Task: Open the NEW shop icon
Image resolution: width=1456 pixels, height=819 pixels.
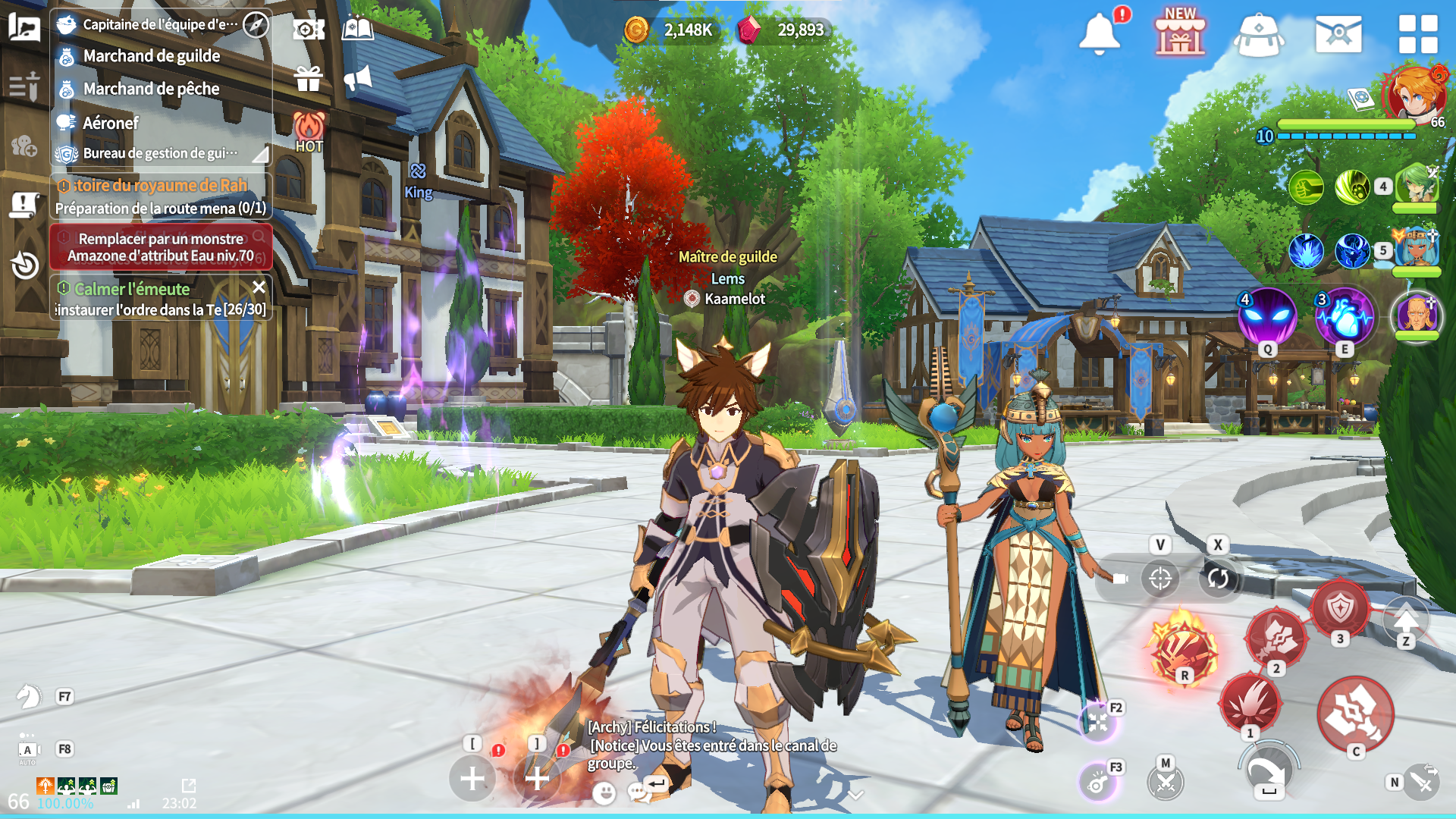Action: tap(1180, 35)
